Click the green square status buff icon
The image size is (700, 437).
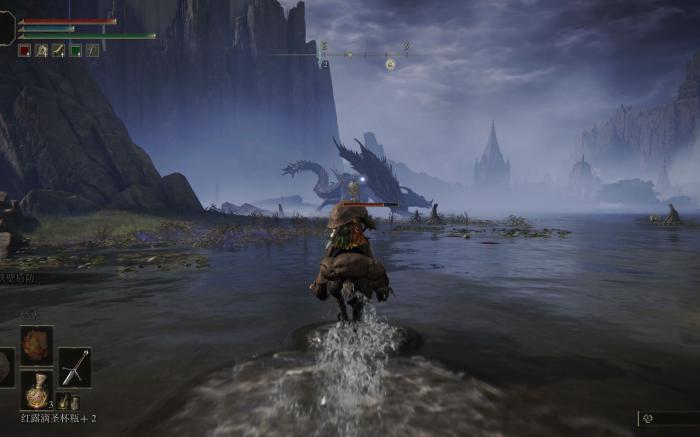tap(75, 50)
